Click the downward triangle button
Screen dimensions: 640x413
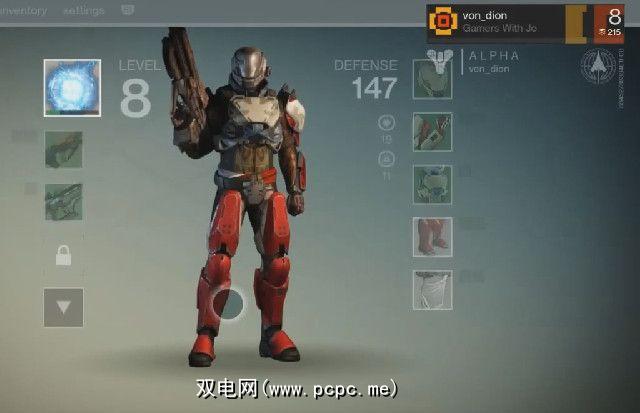coord(63,307)
